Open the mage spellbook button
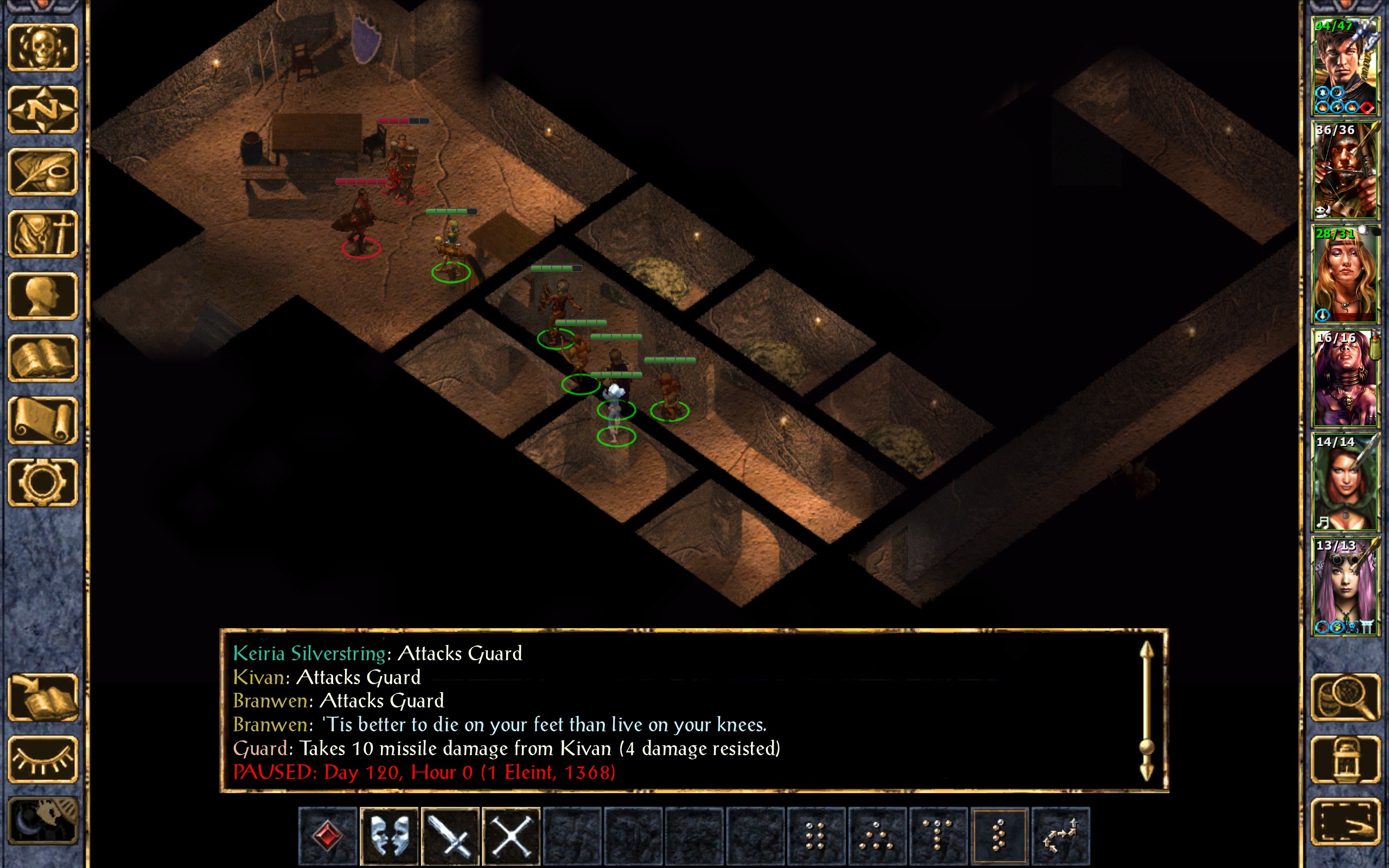Screen dimensions: 1389x868 [x=43, y=358]
